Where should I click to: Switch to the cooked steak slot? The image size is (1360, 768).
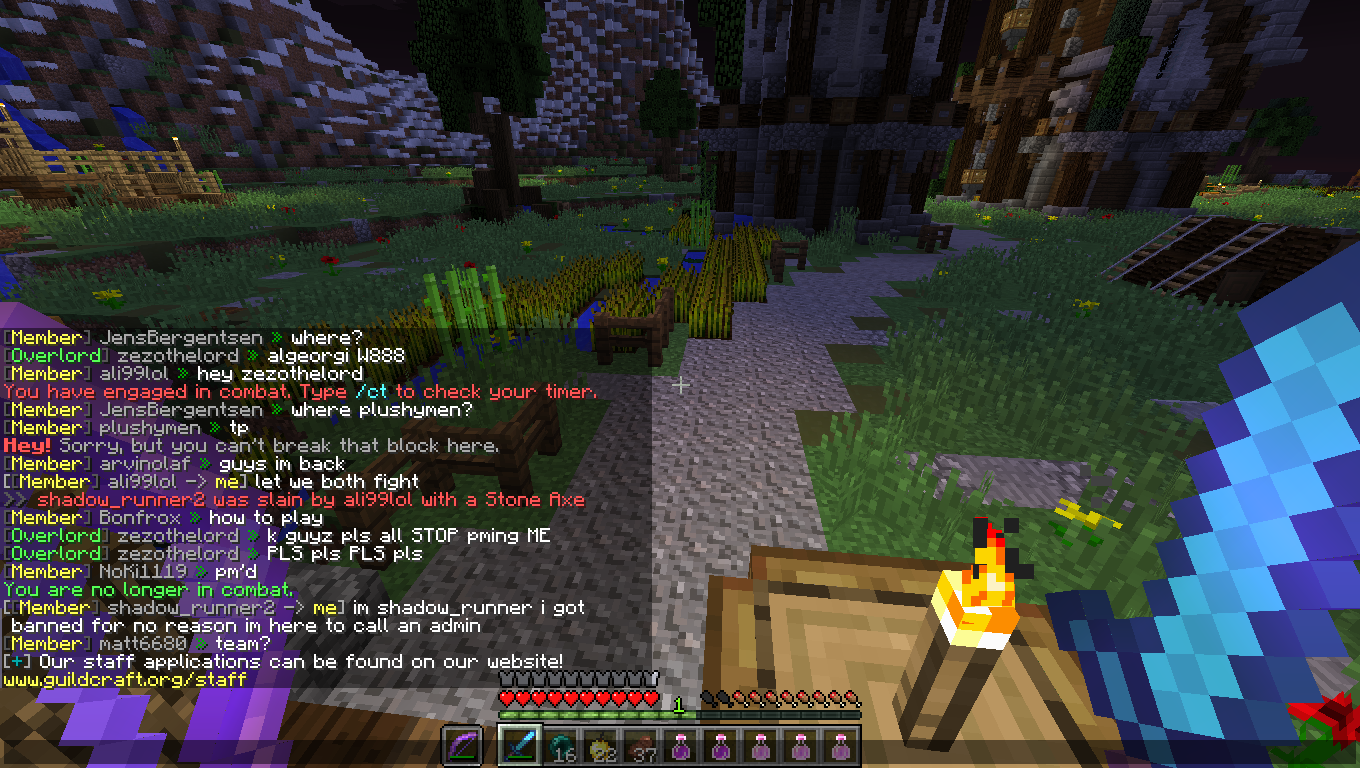(640, 746)
